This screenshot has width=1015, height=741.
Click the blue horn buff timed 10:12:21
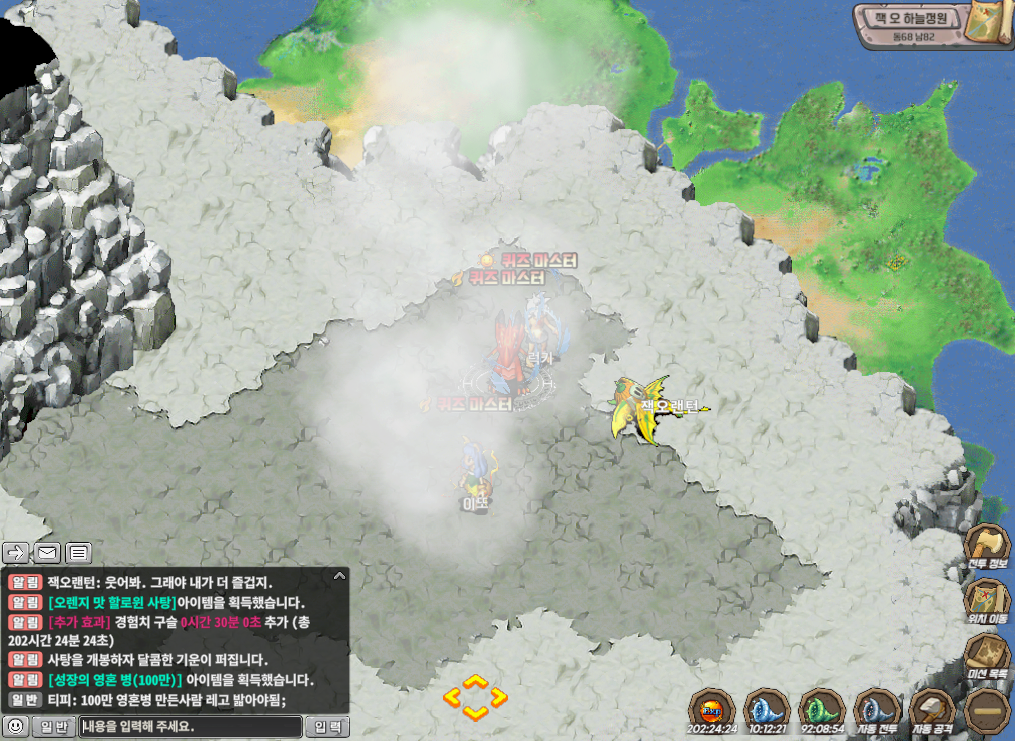pos(769,710)
